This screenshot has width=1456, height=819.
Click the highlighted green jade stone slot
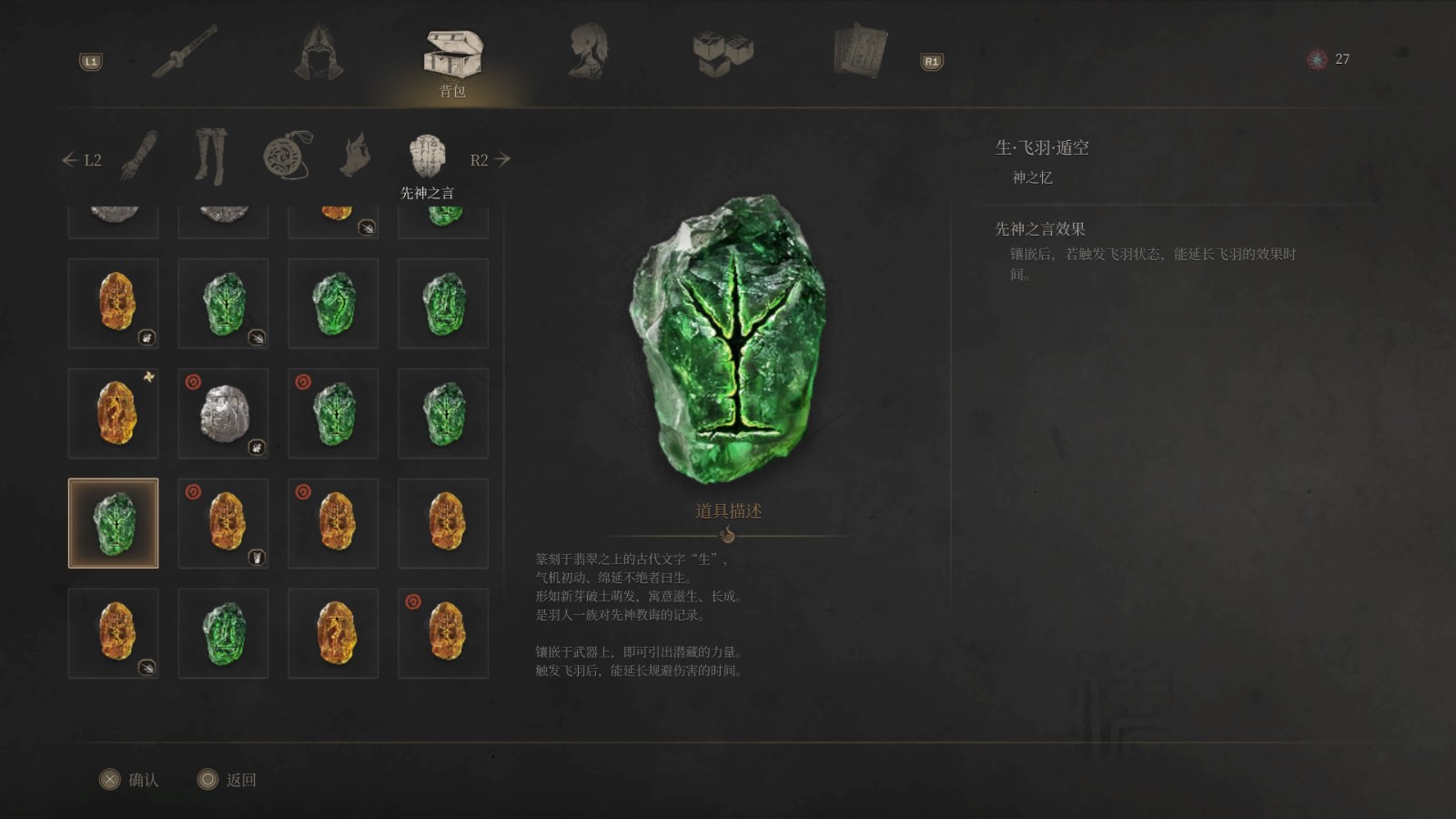(114, 523)
